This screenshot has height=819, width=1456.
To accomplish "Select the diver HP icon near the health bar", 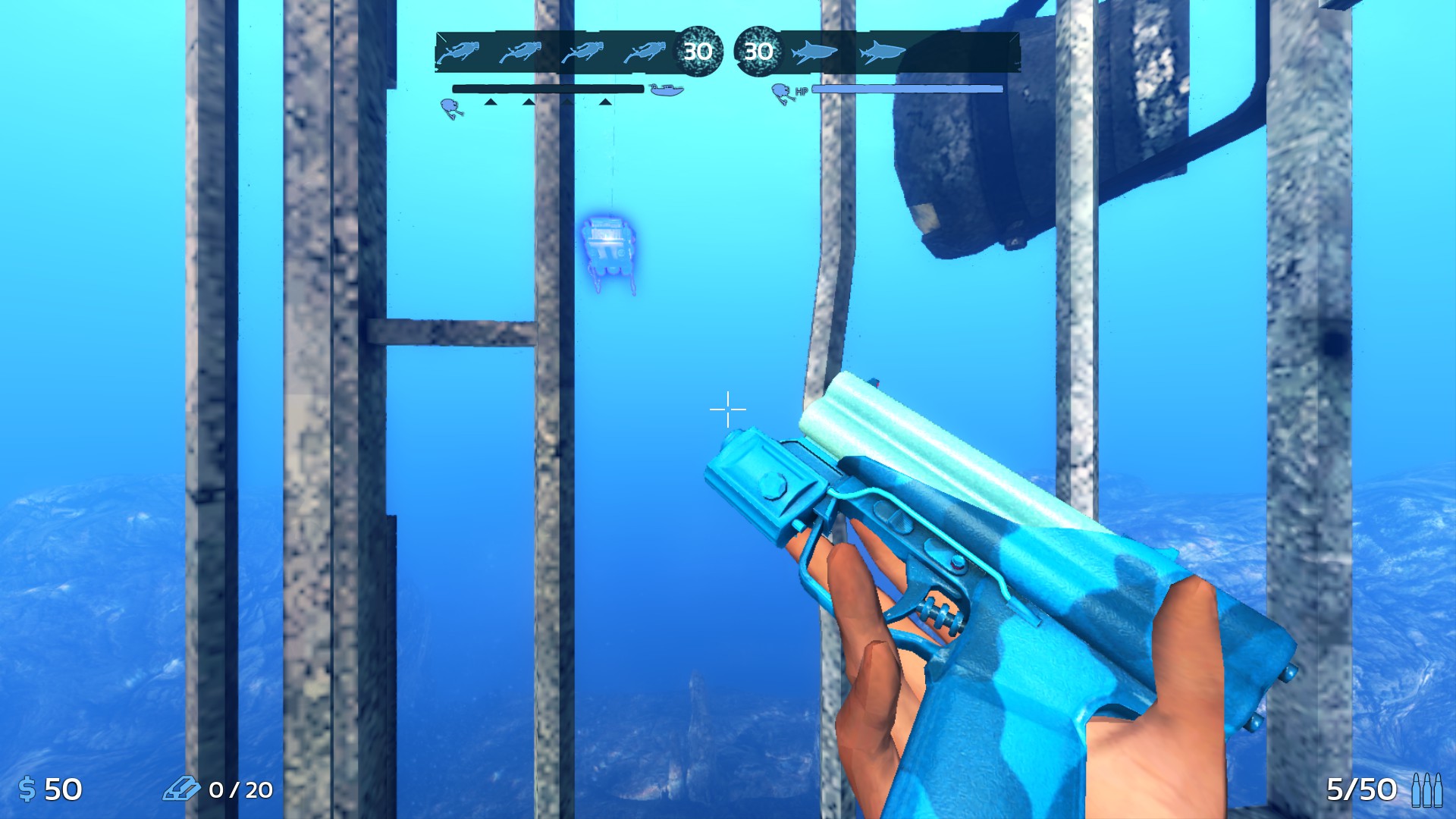I will click(781, 91).
